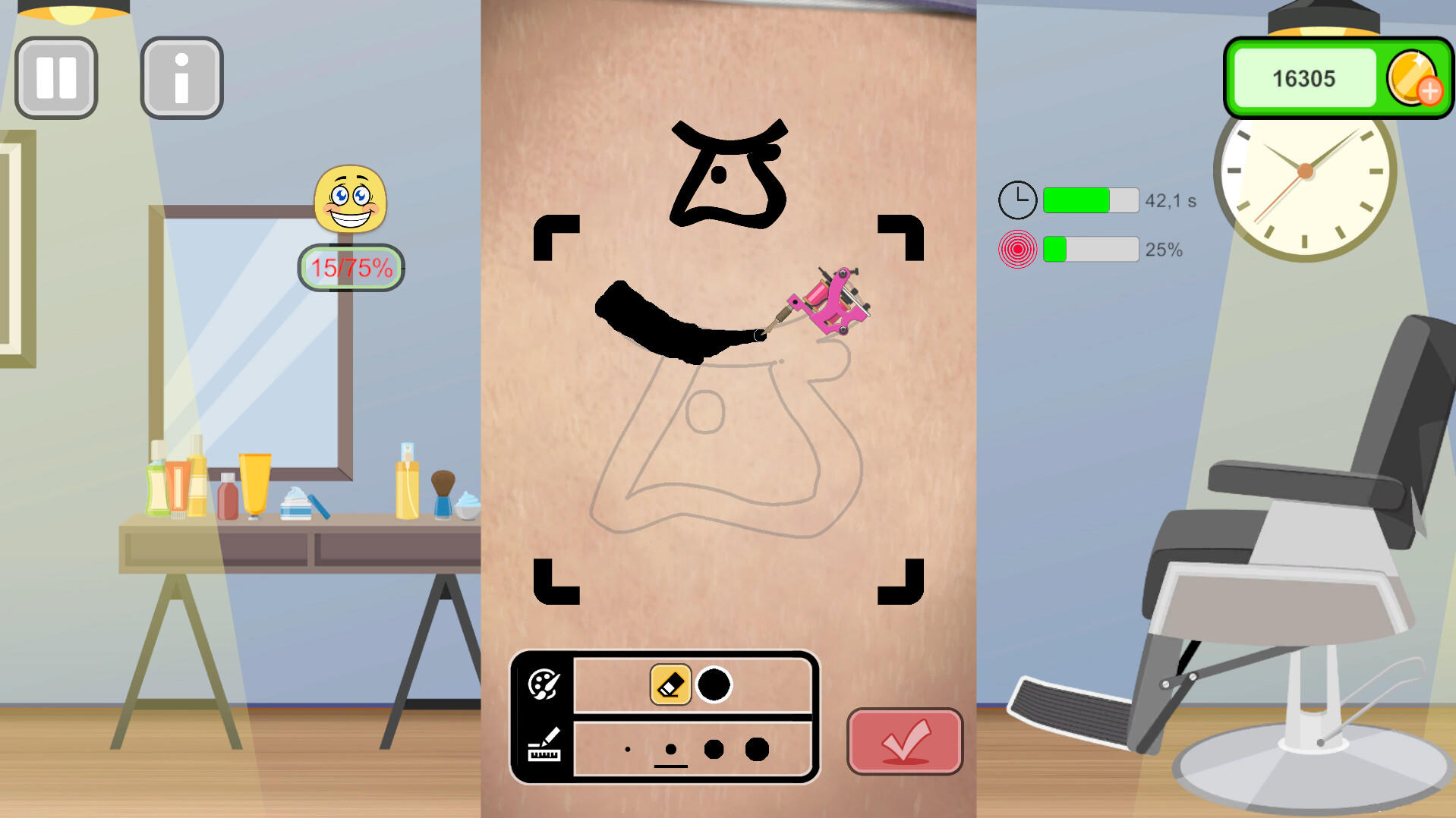
Task: Click the pause button
Action: pos(55,77)
